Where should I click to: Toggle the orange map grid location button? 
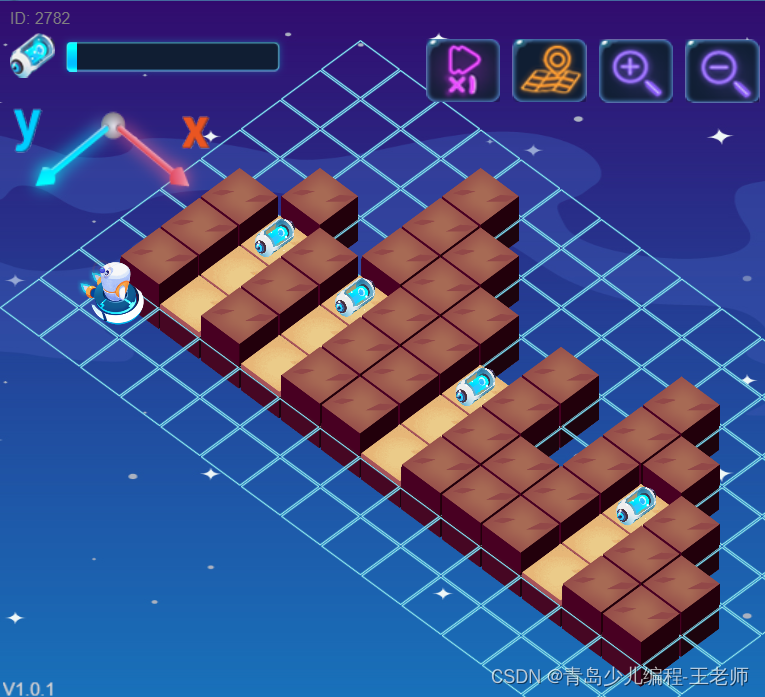549,71
